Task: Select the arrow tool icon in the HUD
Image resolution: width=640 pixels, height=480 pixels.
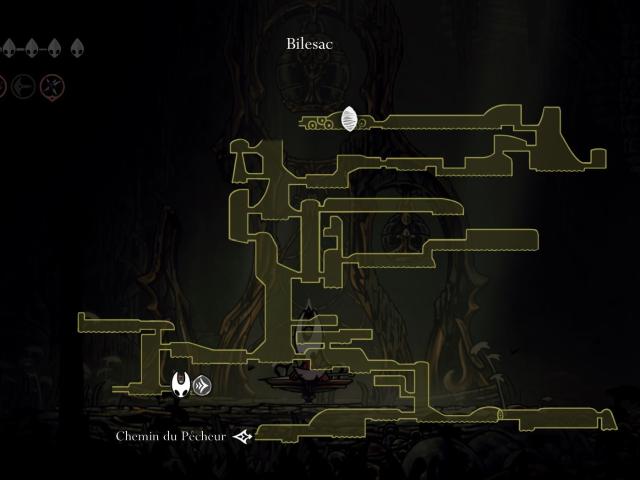Action: click(x=24, y=87)
